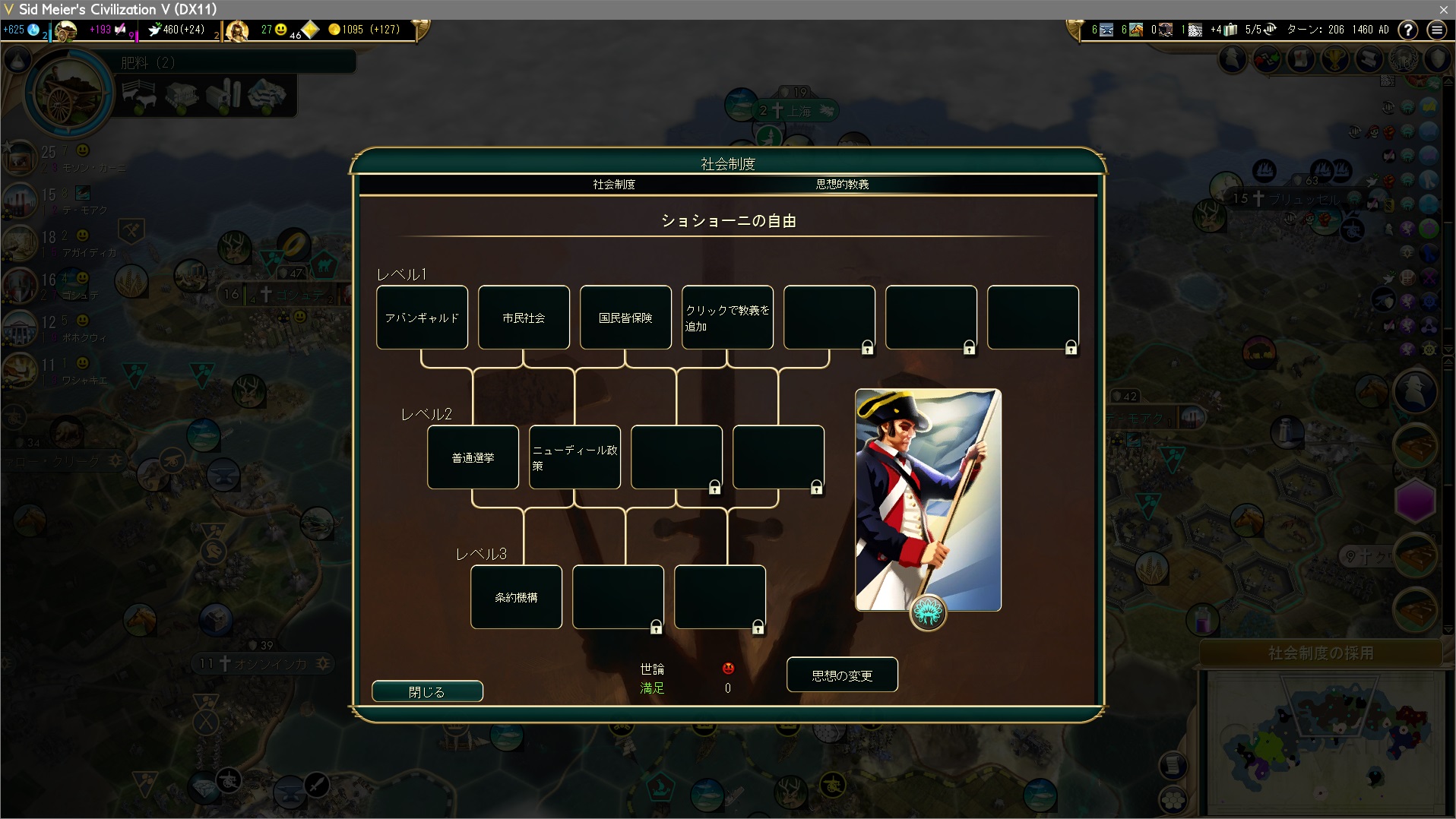Choose the 国民皆保険 tenet box
Image resolution: width=1456 pixels, height=819 pixels.
point(625,318)
